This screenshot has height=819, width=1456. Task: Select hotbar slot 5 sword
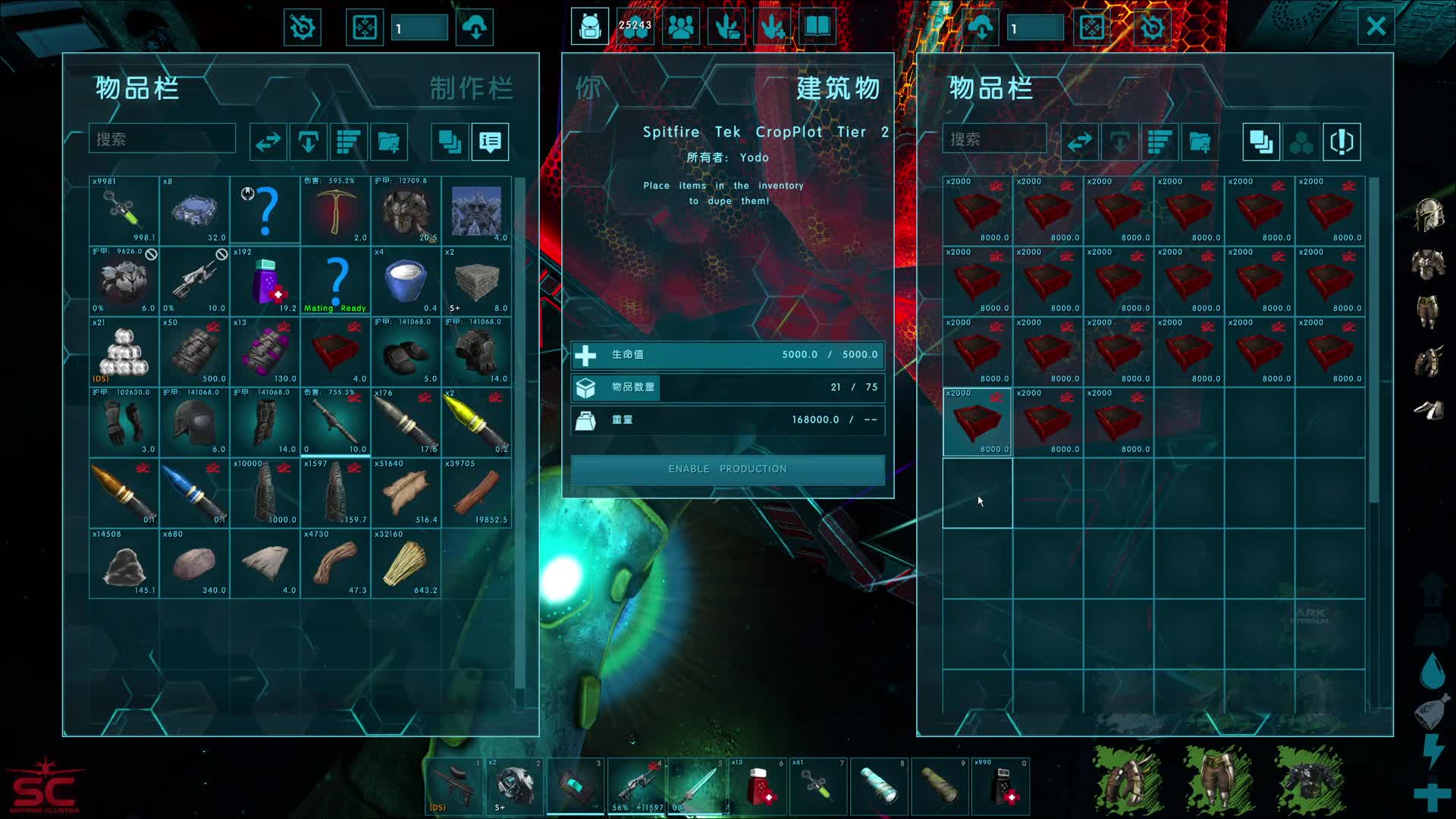[x=698, y=786]
